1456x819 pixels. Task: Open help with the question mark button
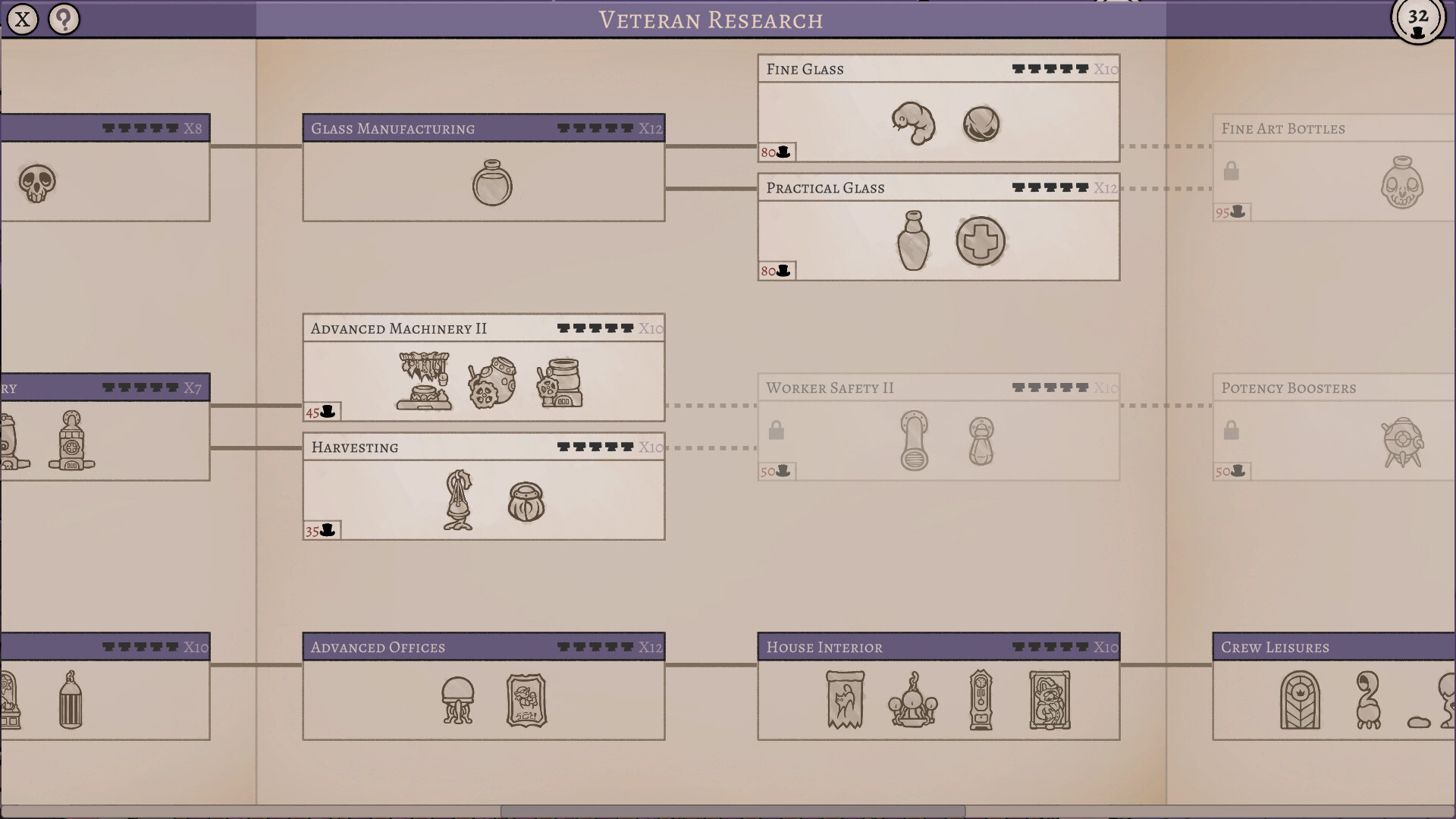tap(64, 19)
